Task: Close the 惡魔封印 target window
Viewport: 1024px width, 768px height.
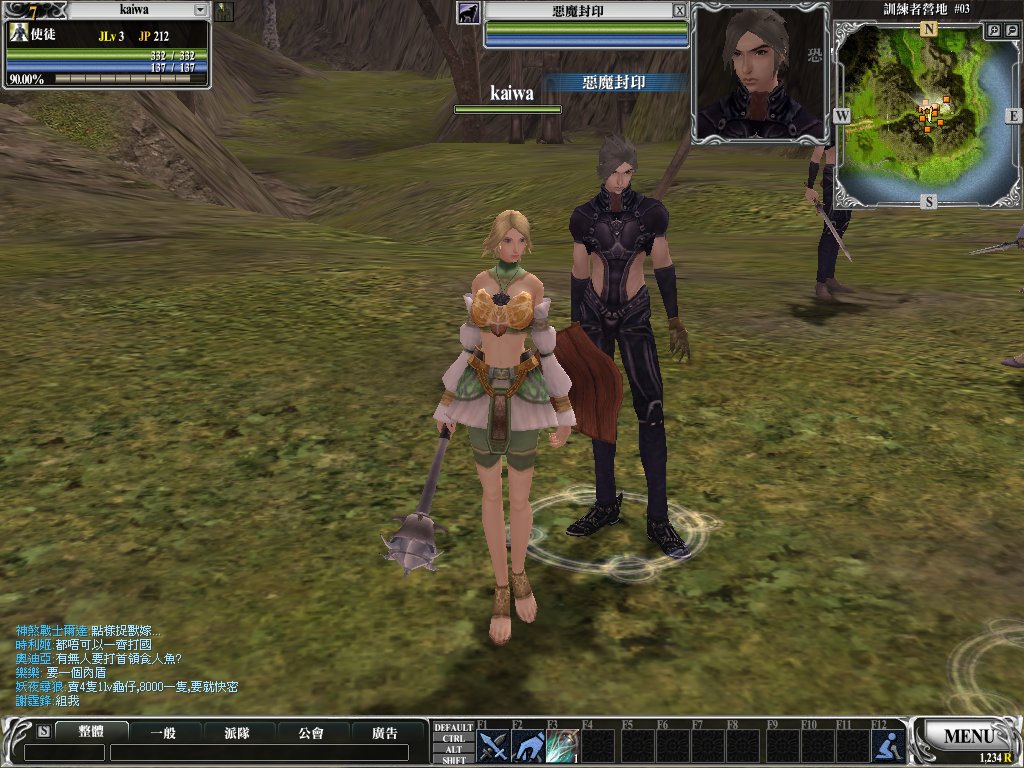Action: 679,10
